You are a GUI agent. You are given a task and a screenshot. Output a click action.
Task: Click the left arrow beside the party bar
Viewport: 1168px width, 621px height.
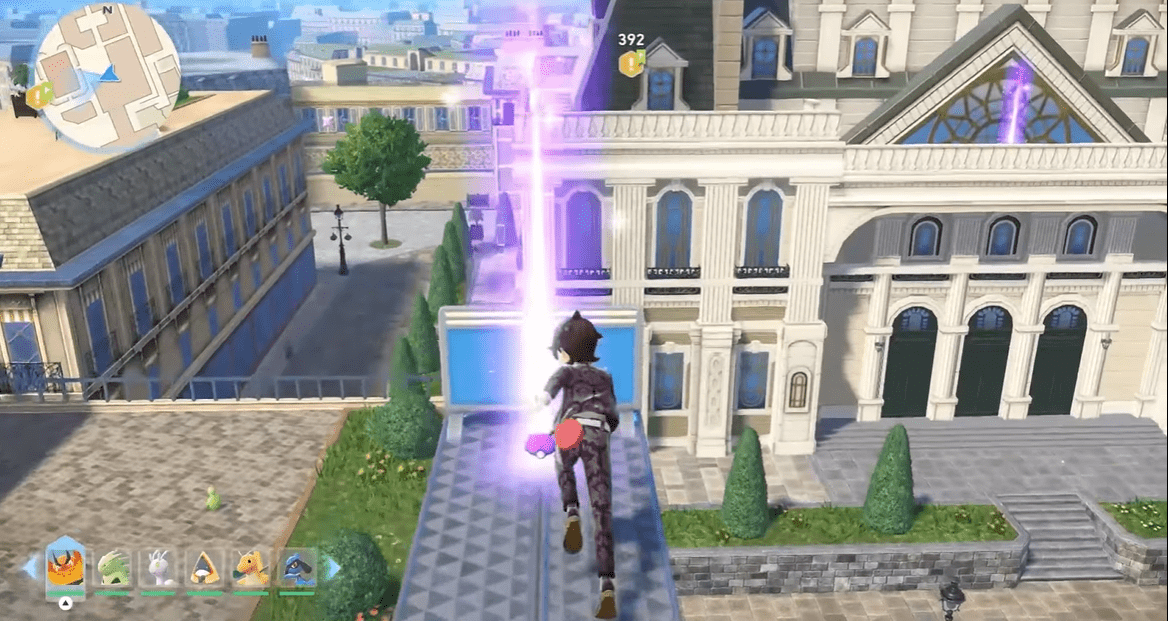point(30,568)
